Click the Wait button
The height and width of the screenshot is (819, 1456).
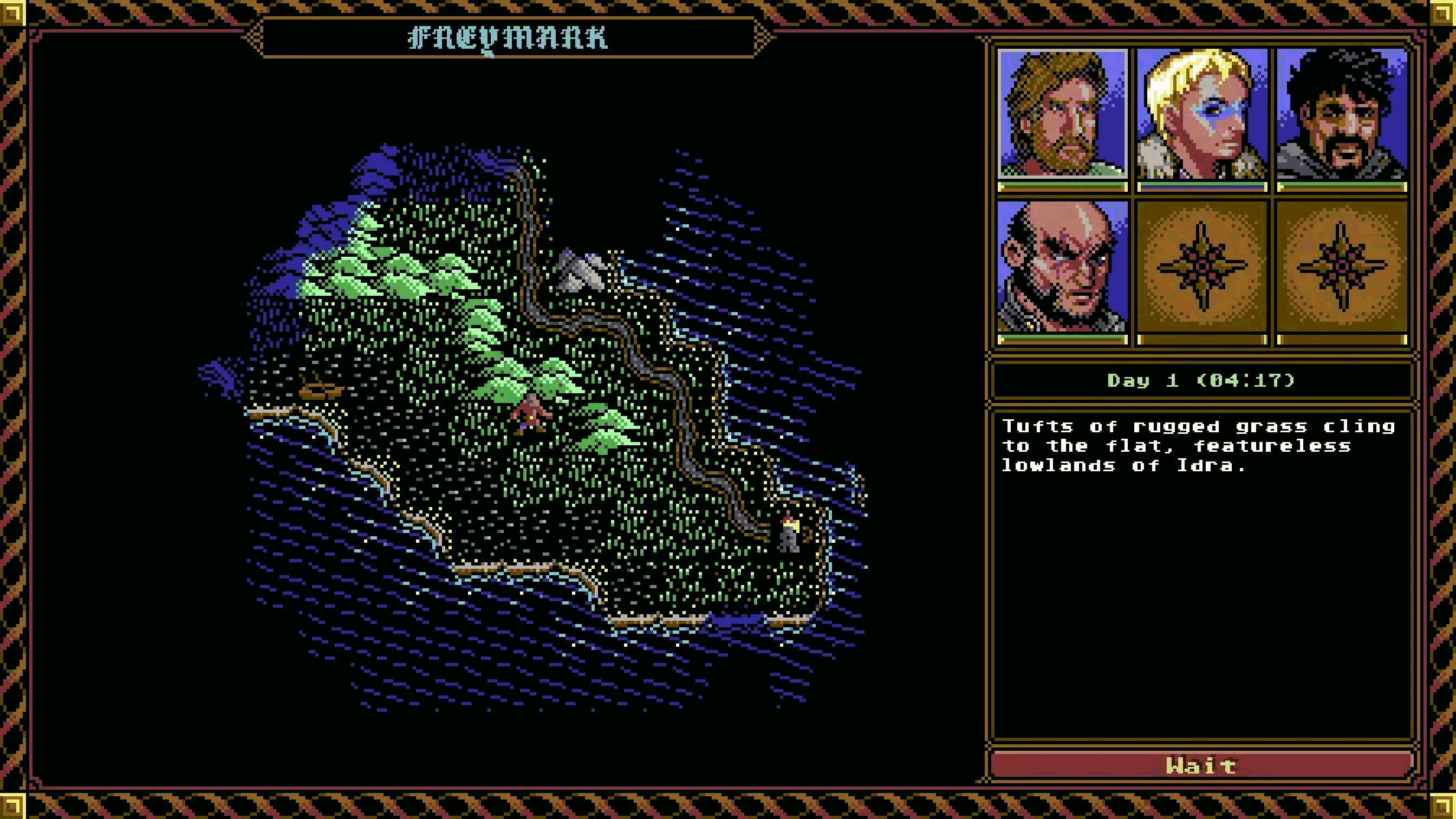(x=1201, y=765)
